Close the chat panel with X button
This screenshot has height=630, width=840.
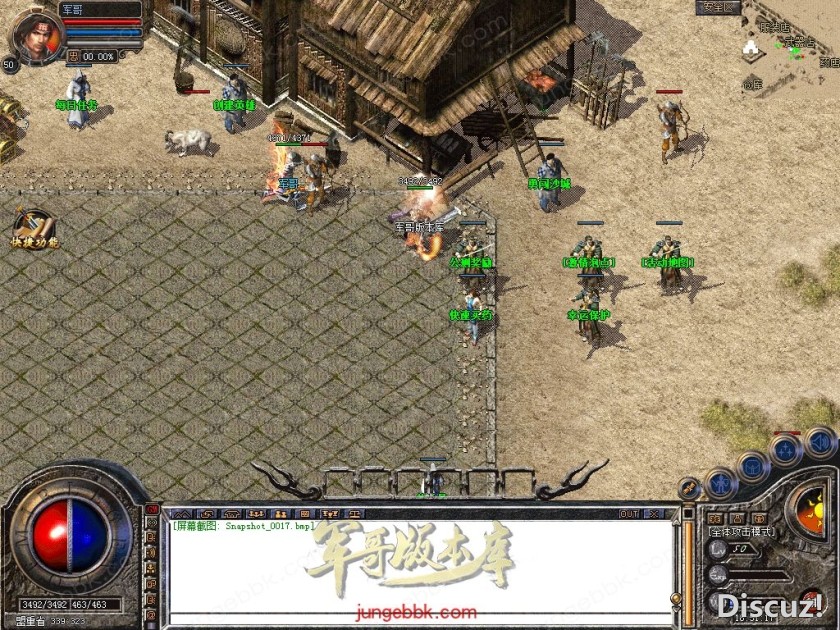tap(654, 514)
